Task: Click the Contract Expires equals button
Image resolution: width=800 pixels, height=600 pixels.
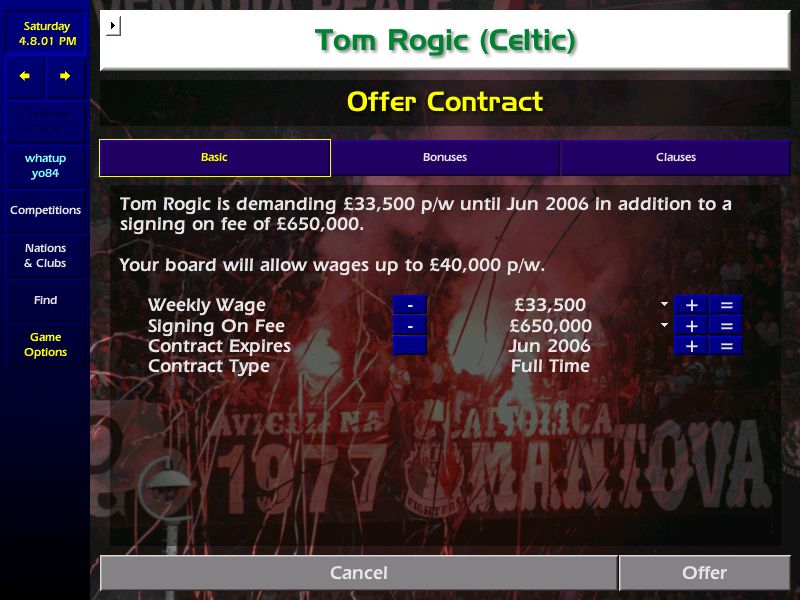Action: [x=726, y=346]
